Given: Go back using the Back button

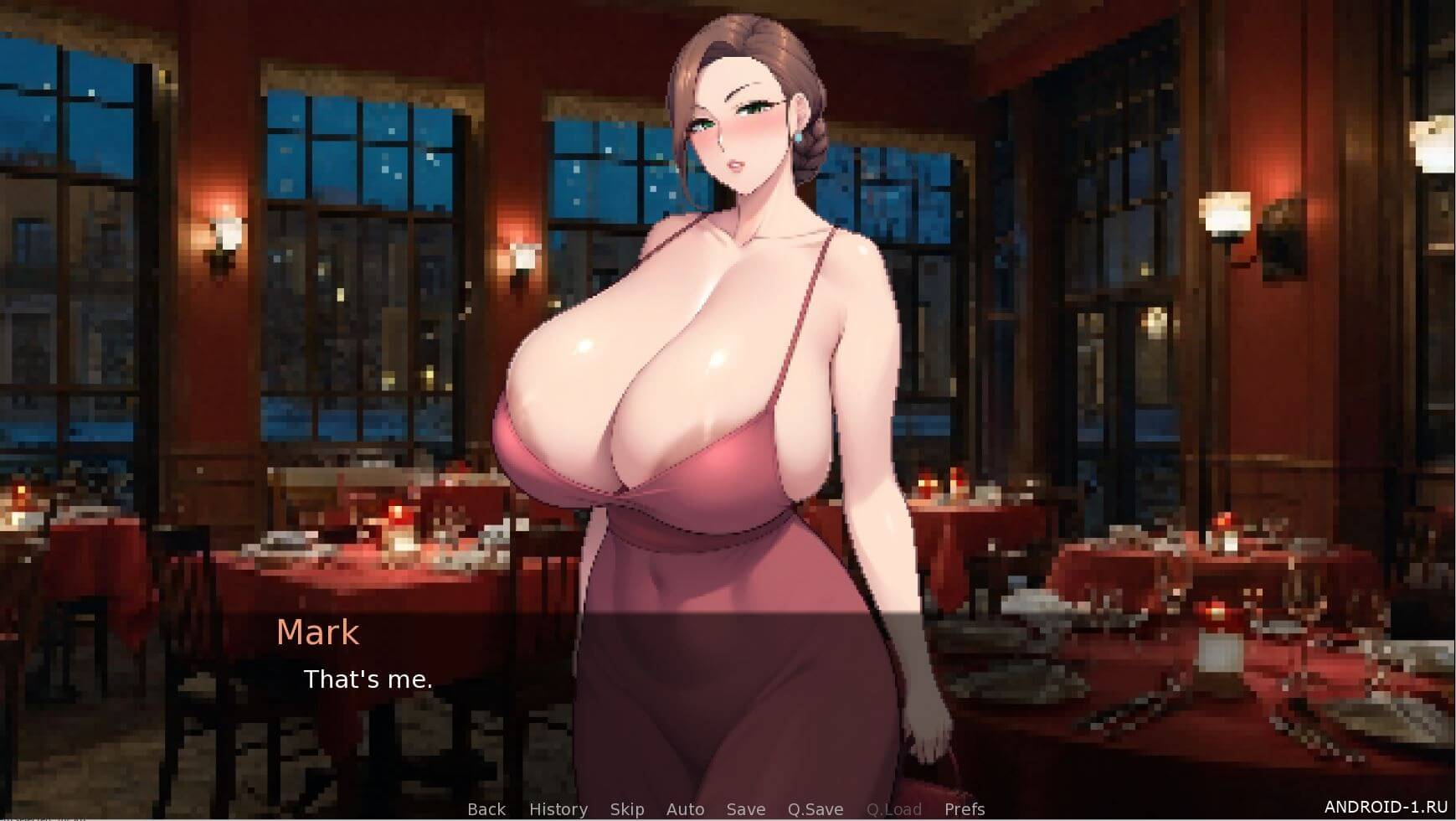Looking at the screenshot, I should coord(486,809).
